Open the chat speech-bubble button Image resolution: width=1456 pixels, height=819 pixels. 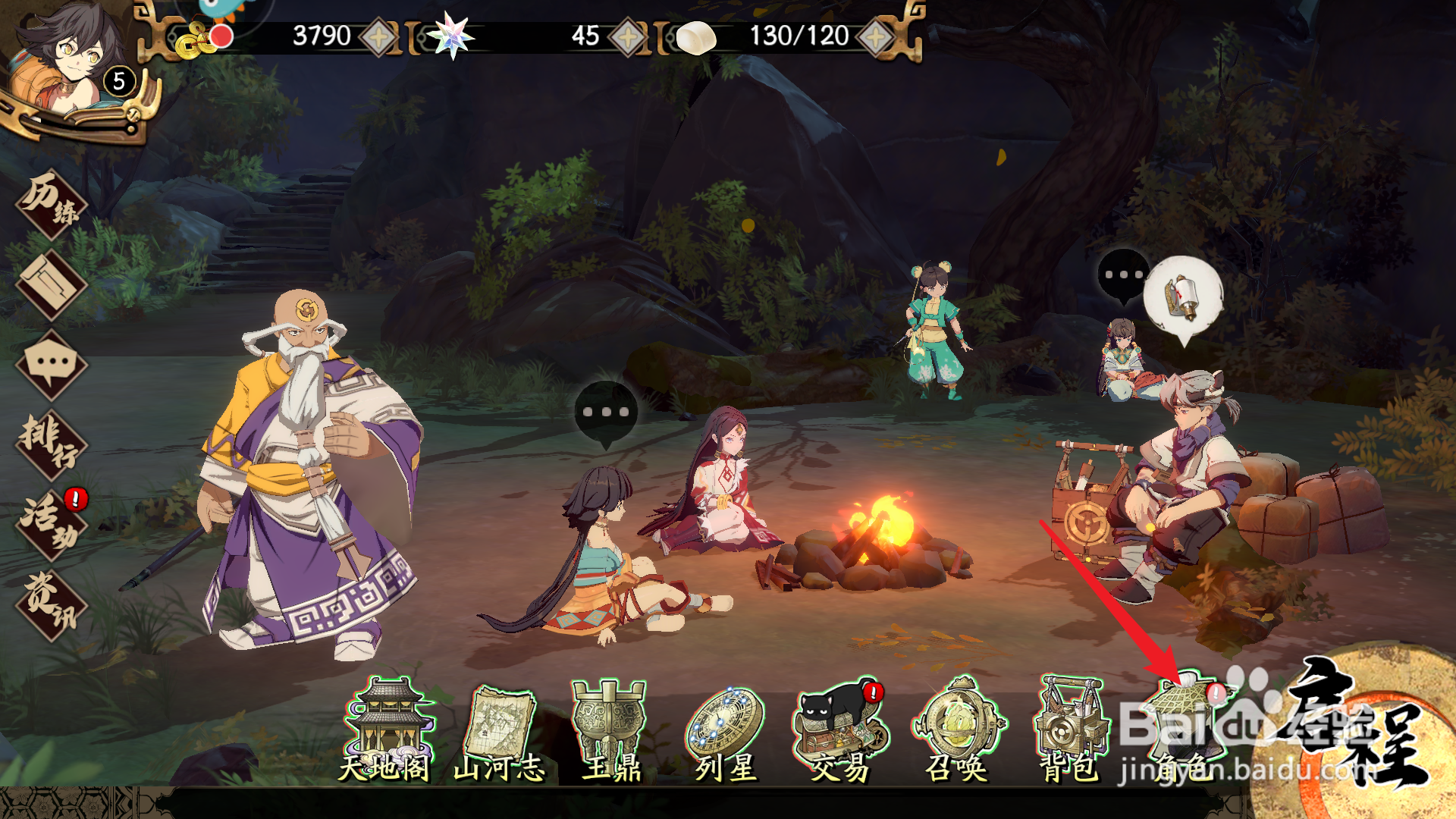tap(52, 366)
